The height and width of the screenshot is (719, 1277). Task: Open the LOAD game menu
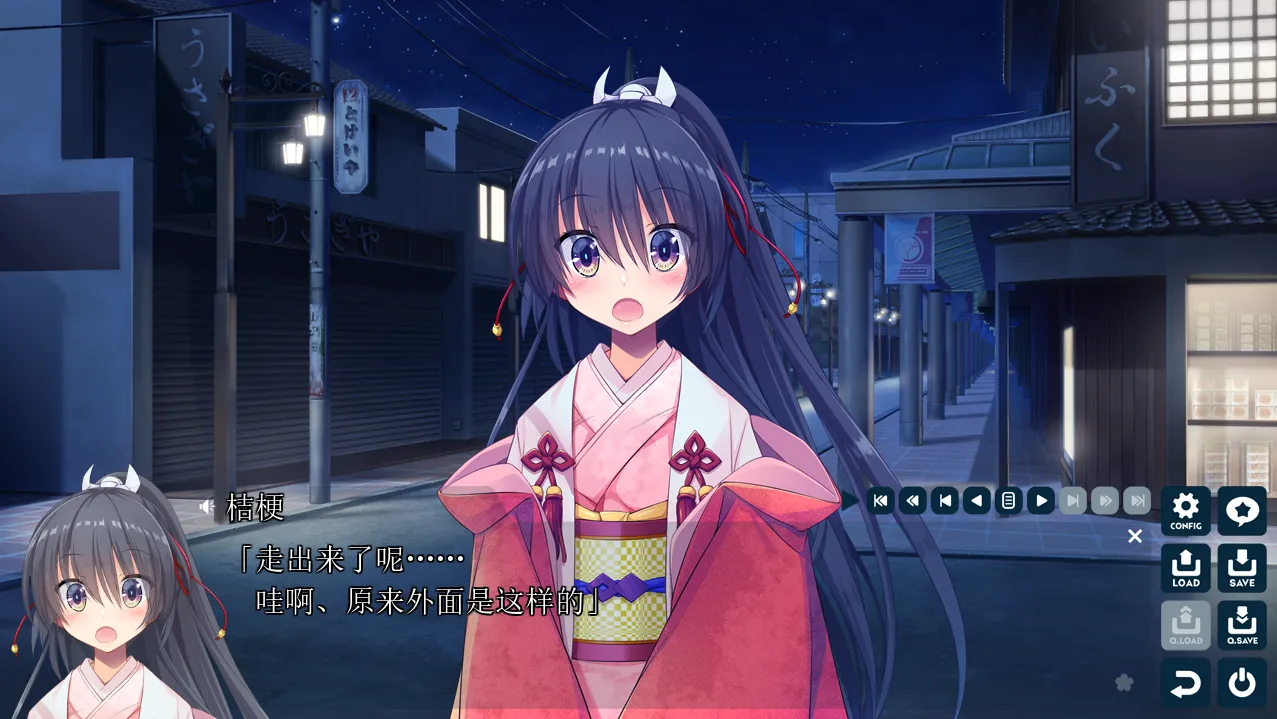click(1186, 568)
